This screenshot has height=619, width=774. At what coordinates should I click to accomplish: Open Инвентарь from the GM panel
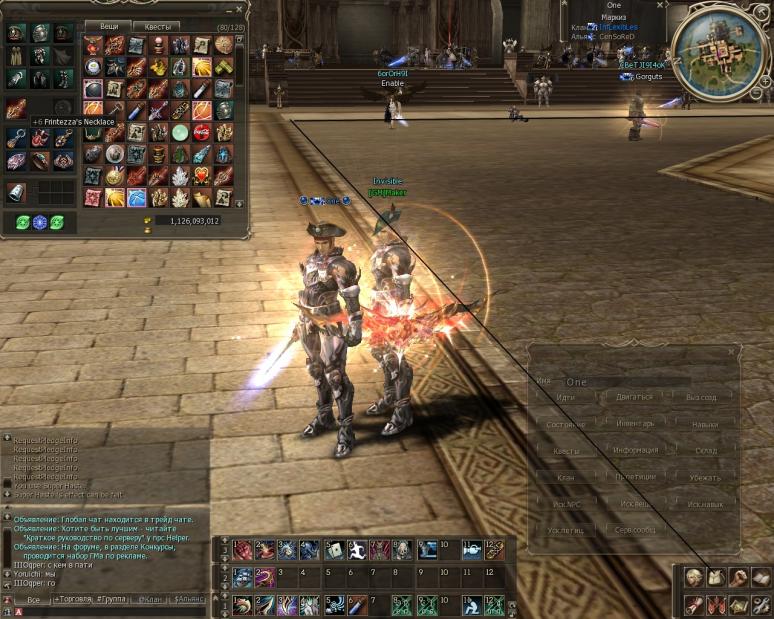click(x=634, y=424)
